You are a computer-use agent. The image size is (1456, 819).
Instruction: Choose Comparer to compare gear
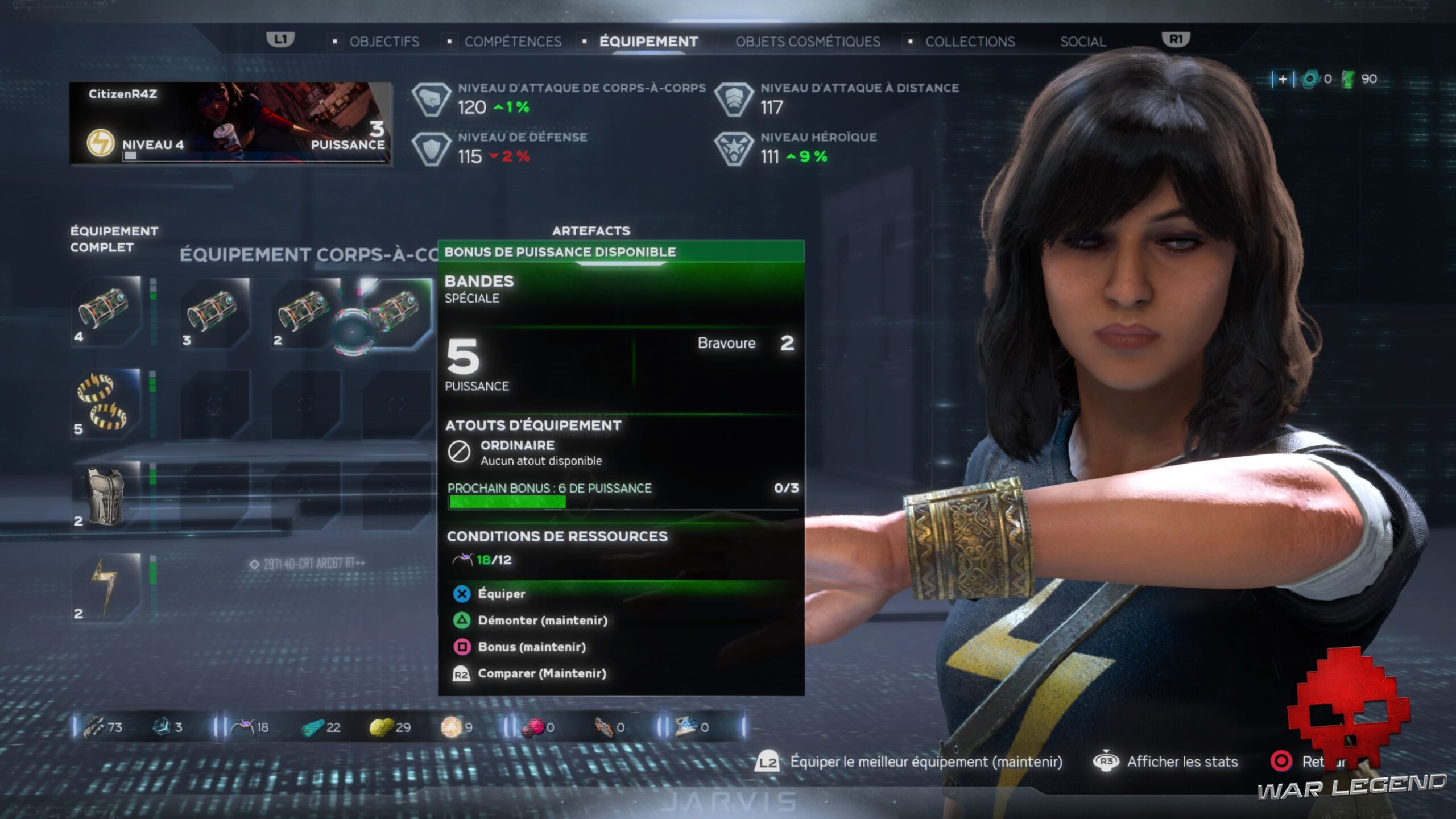(x=541, y=674)
